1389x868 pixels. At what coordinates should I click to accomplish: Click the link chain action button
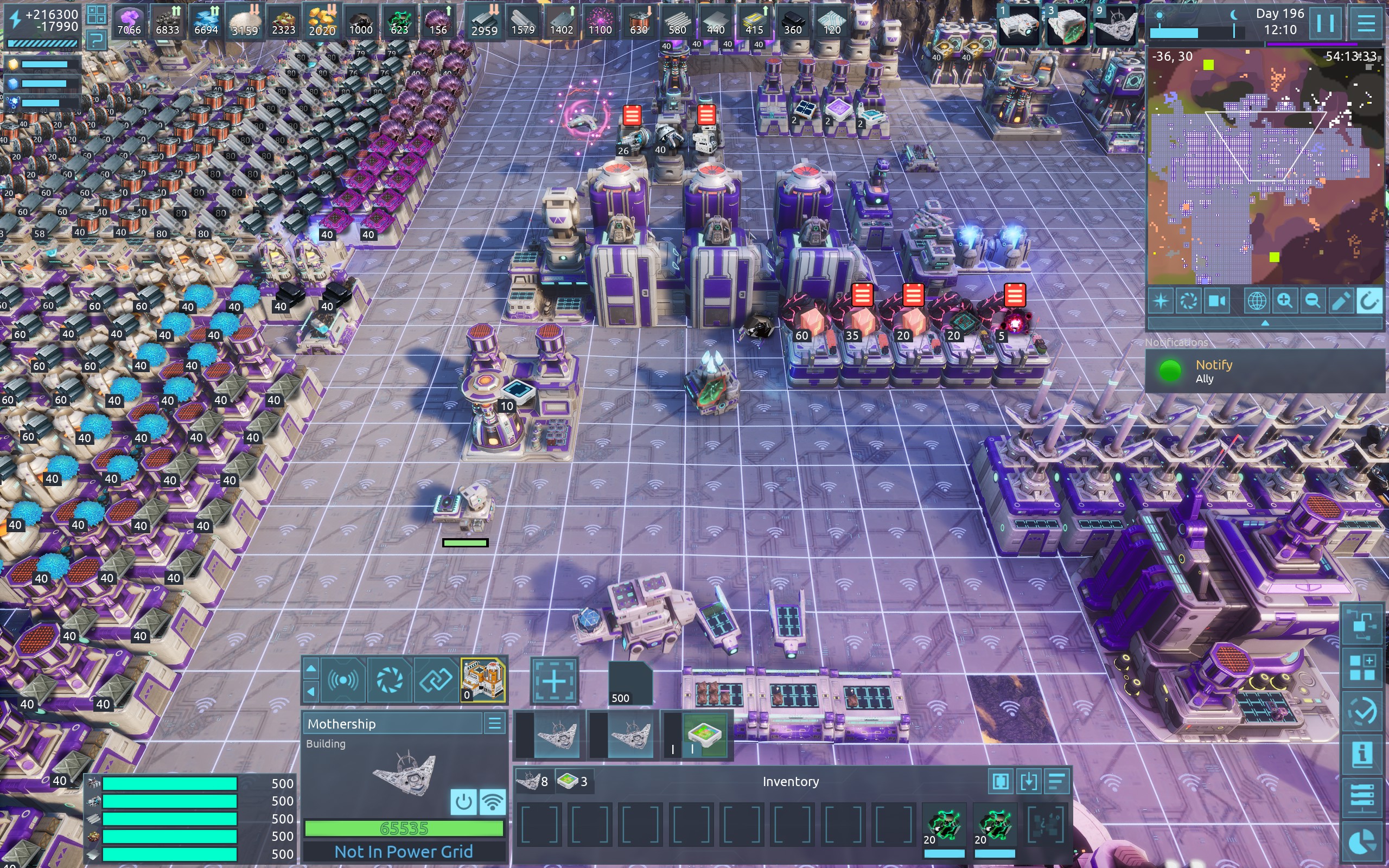click(436, 680)
